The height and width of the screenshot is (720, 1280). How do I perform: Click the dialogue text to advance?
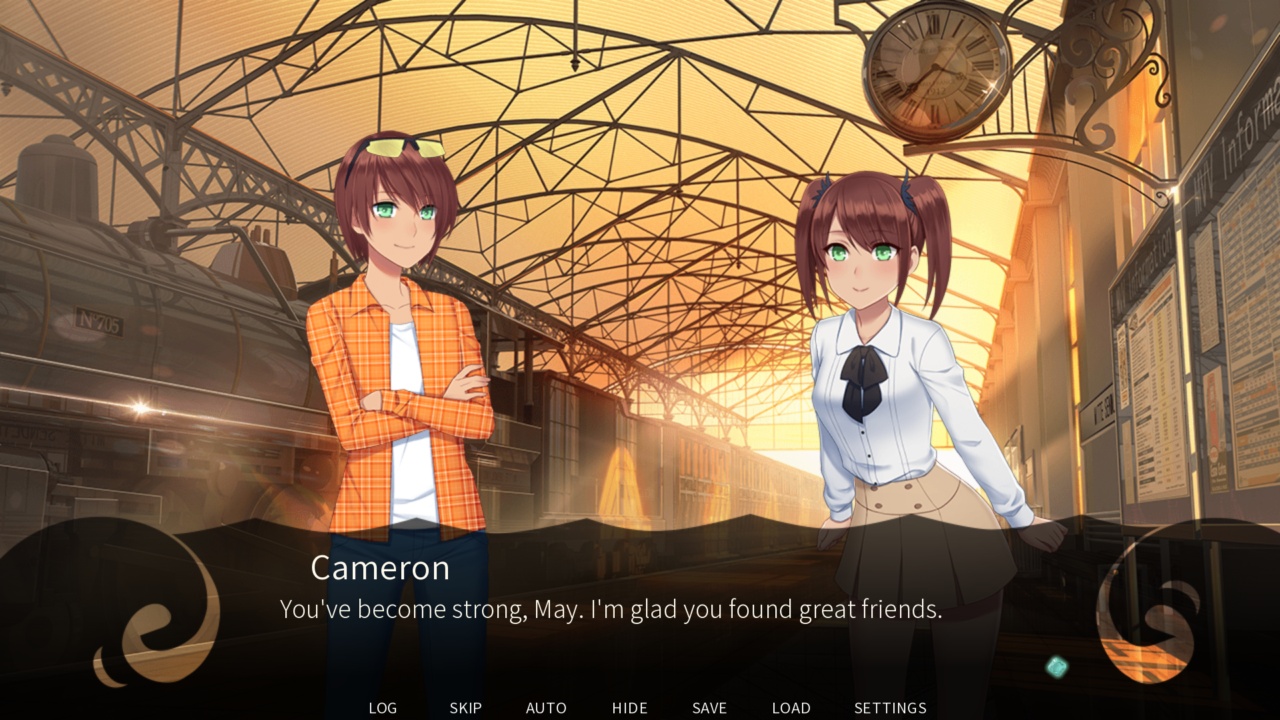tap(611, 608)
